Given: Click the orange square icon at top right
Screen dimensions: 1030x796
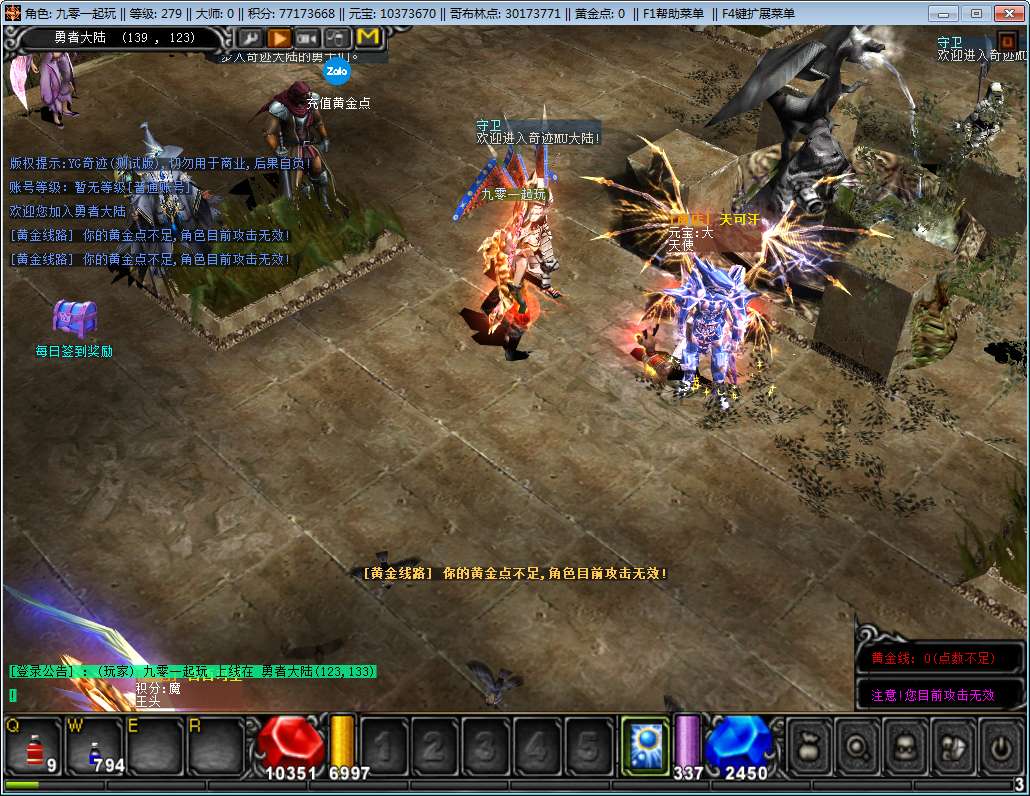Looking at the screenshot, I should [1007, 41].
